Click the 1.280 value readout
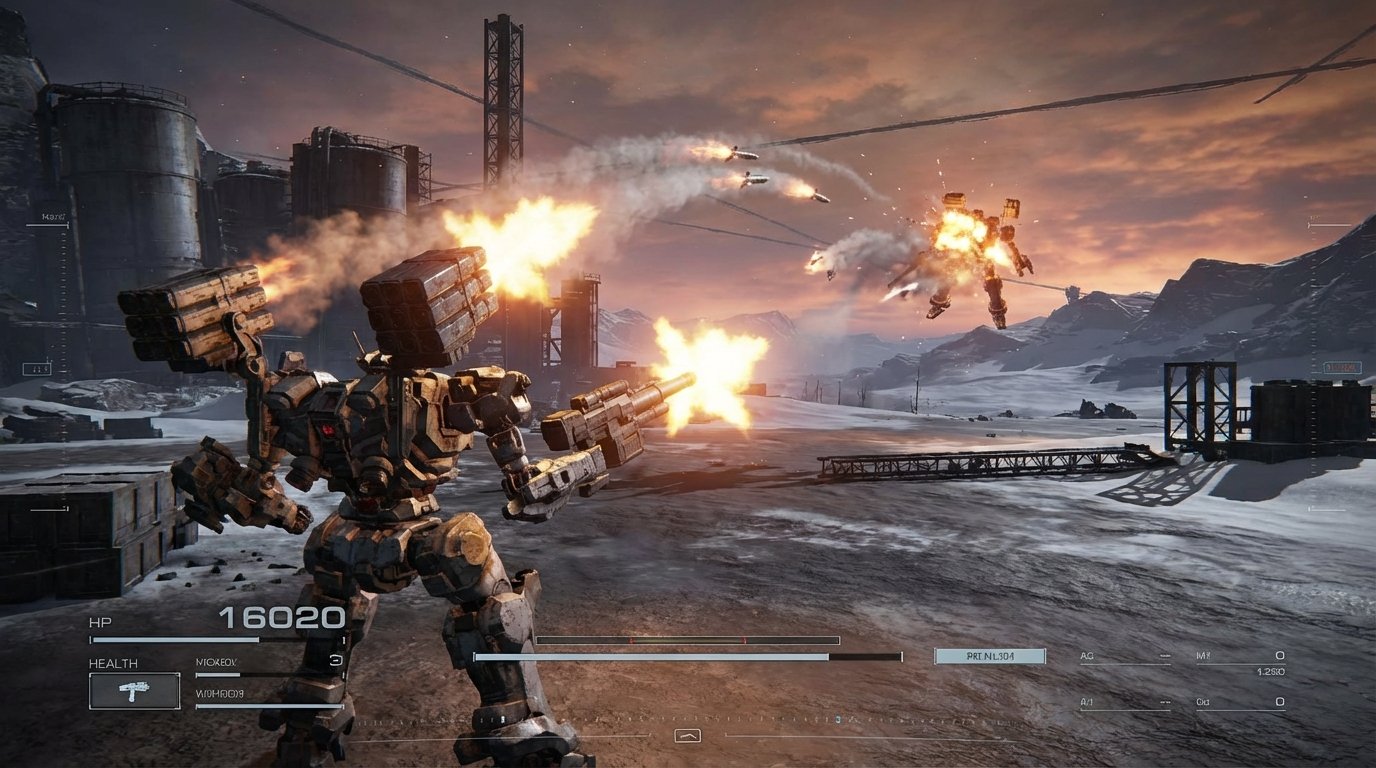 pyautogui.click(x=1272, y=671)
